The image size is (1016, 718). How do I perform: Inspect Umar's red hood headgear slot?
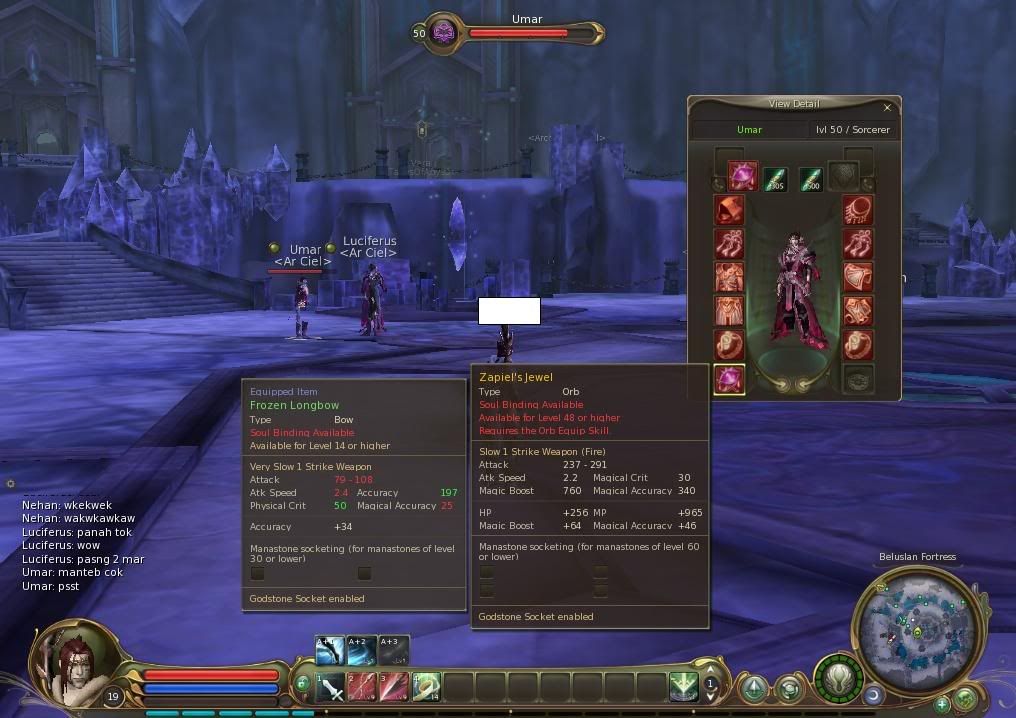click(x=729, y=210)
